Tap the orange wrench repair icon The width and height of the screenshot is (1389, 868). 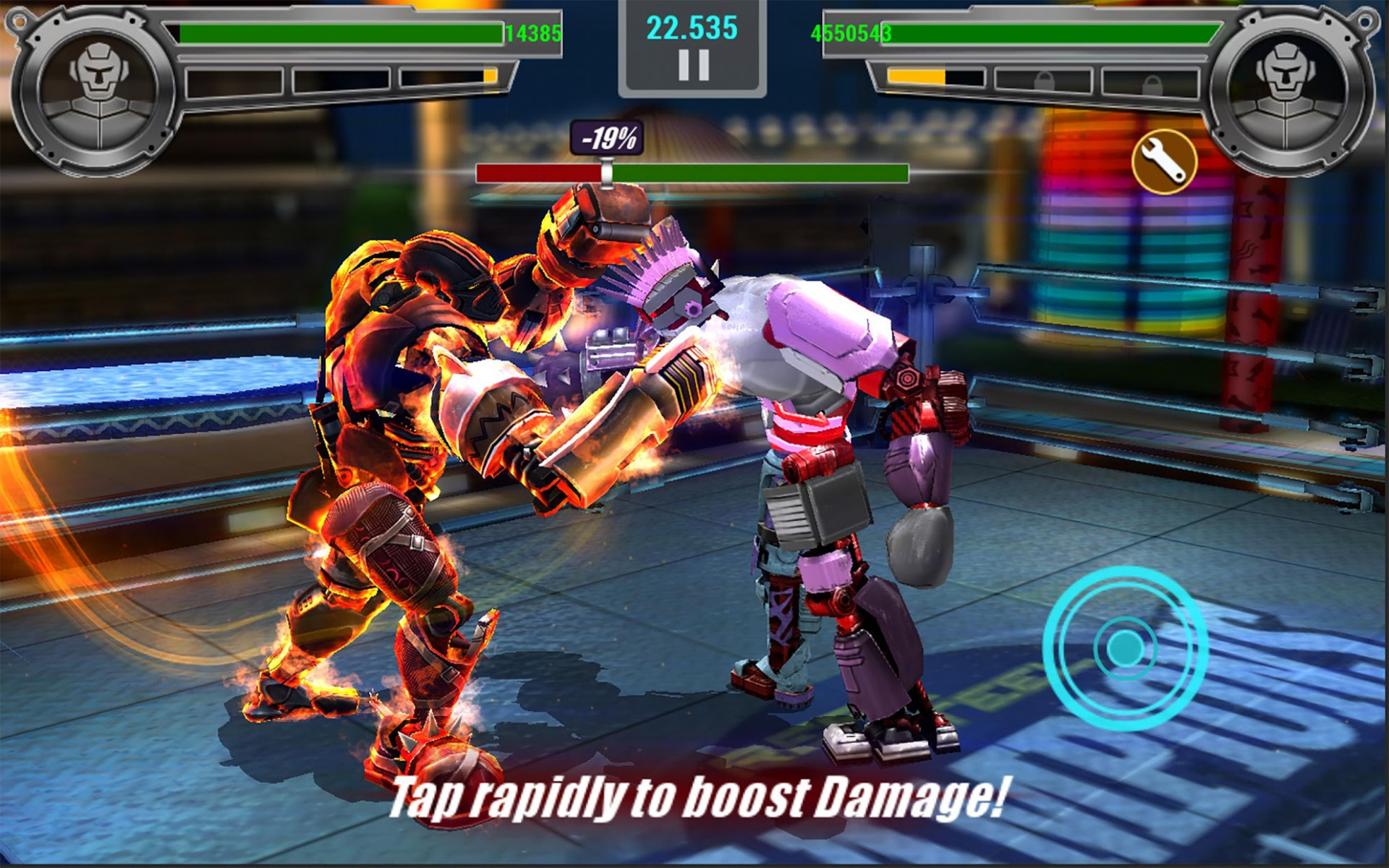pyautogui.click(x=1164, y=162)
